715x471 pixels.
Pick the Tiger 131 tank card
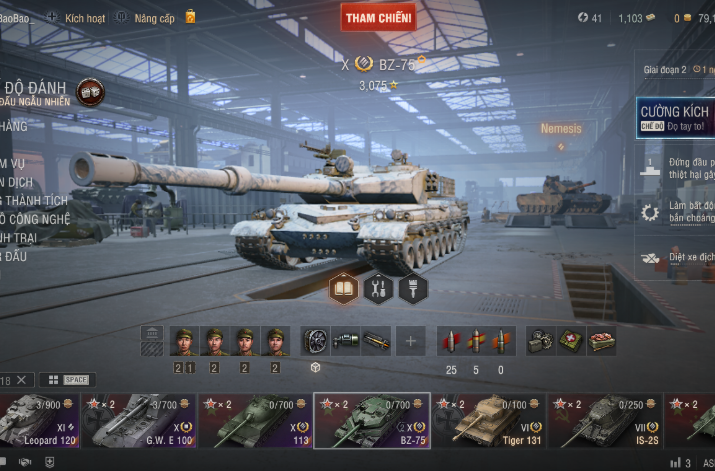coord(488,419)
